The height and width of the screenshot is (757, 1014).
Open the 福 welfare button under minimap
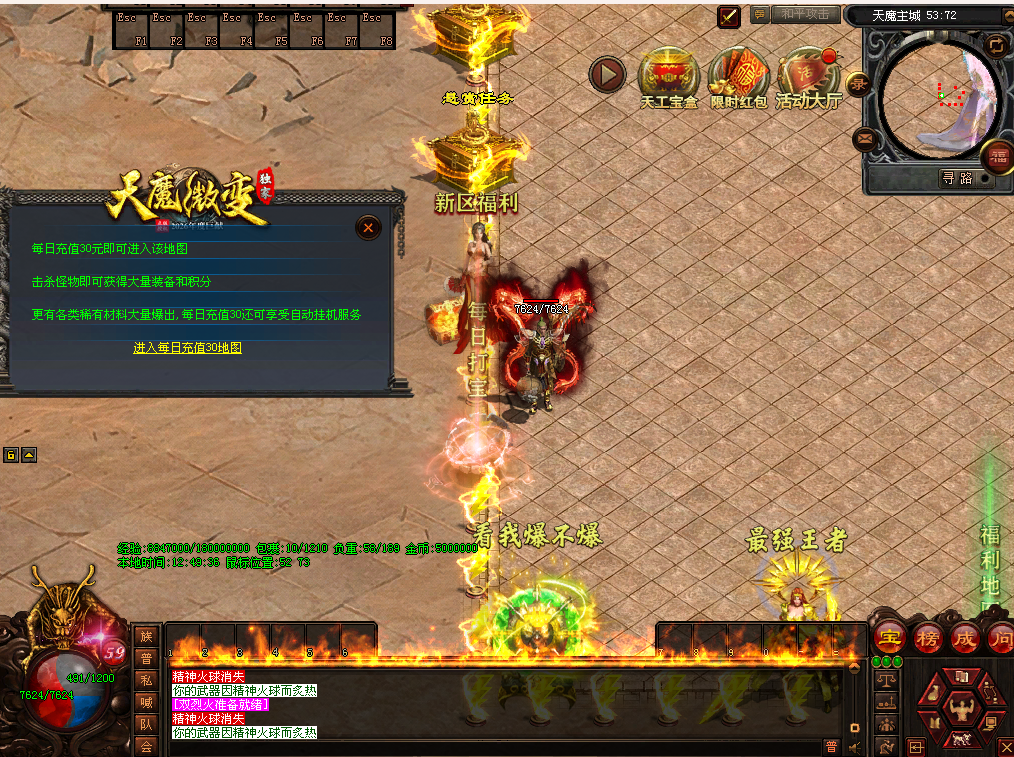click(998, 156)
